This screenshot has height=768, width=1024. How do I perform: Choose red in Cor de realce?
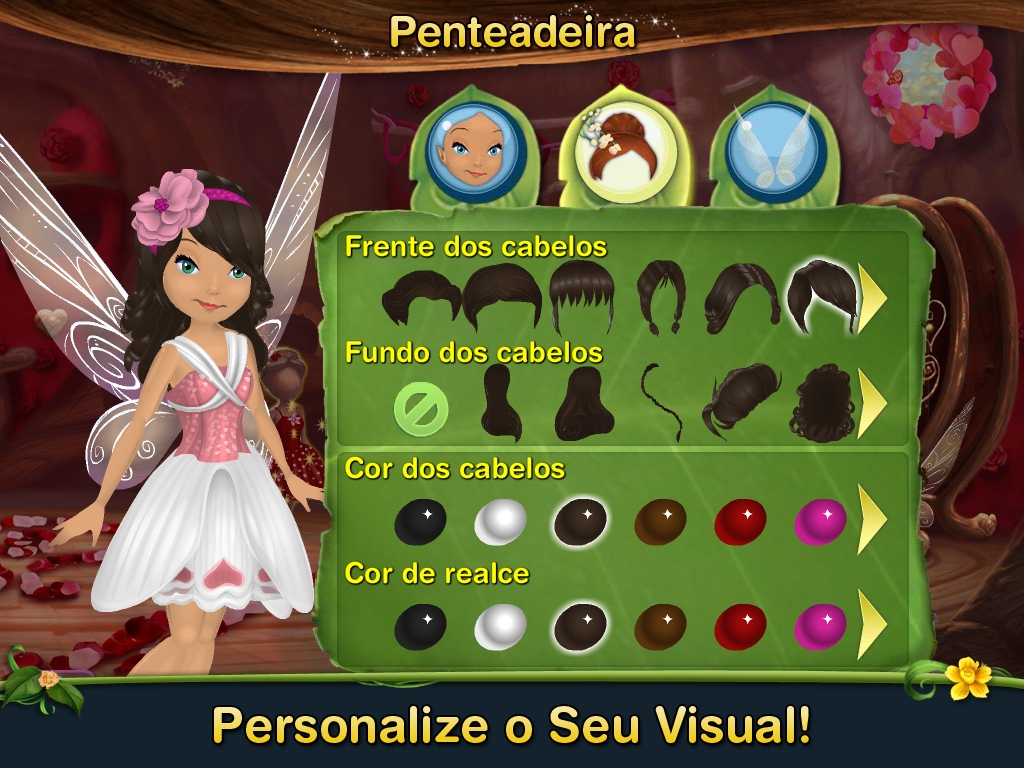click(741, 627)
